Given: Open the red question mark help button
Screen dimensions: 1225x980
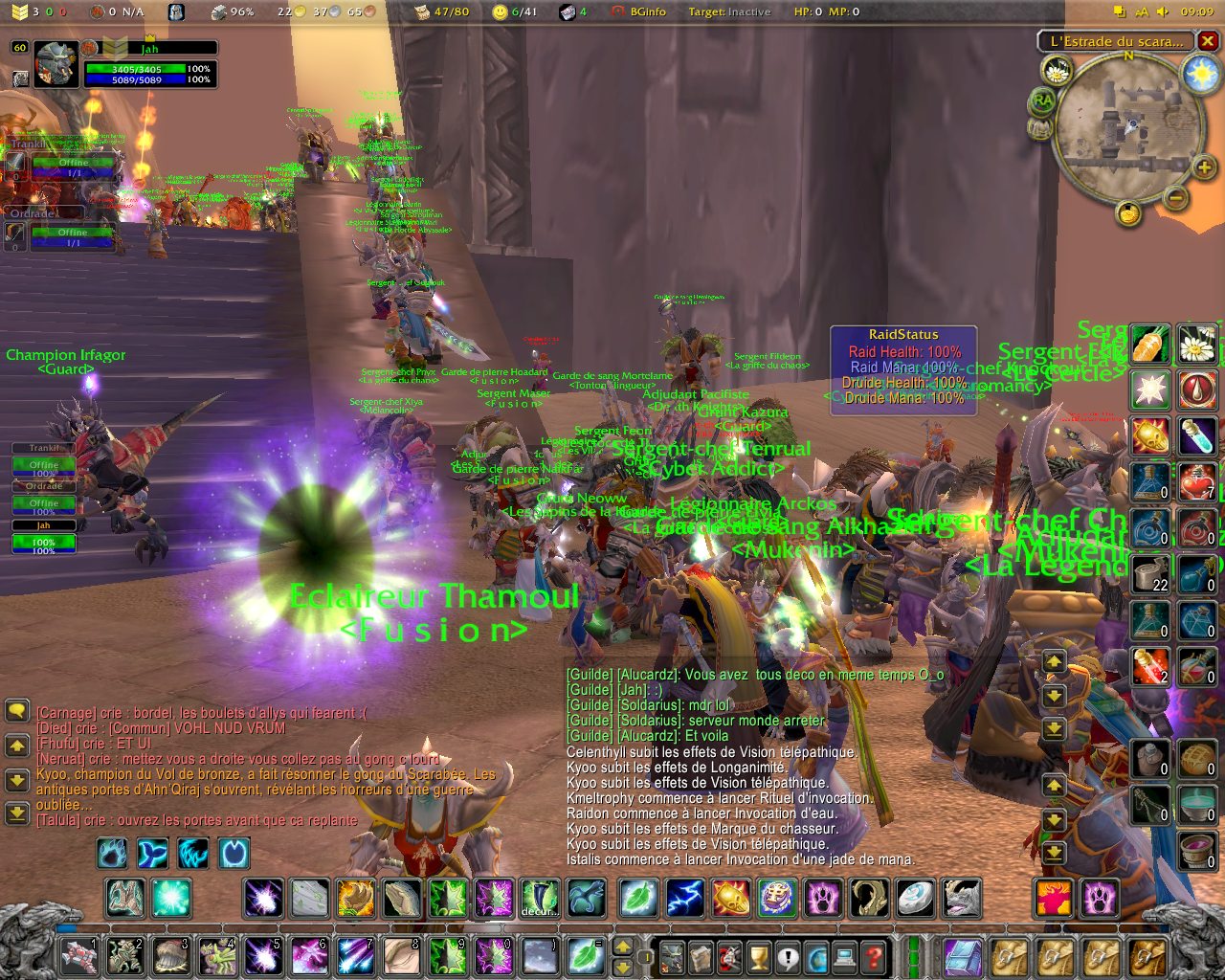Looking at the screenshot, I should (873, 956).
